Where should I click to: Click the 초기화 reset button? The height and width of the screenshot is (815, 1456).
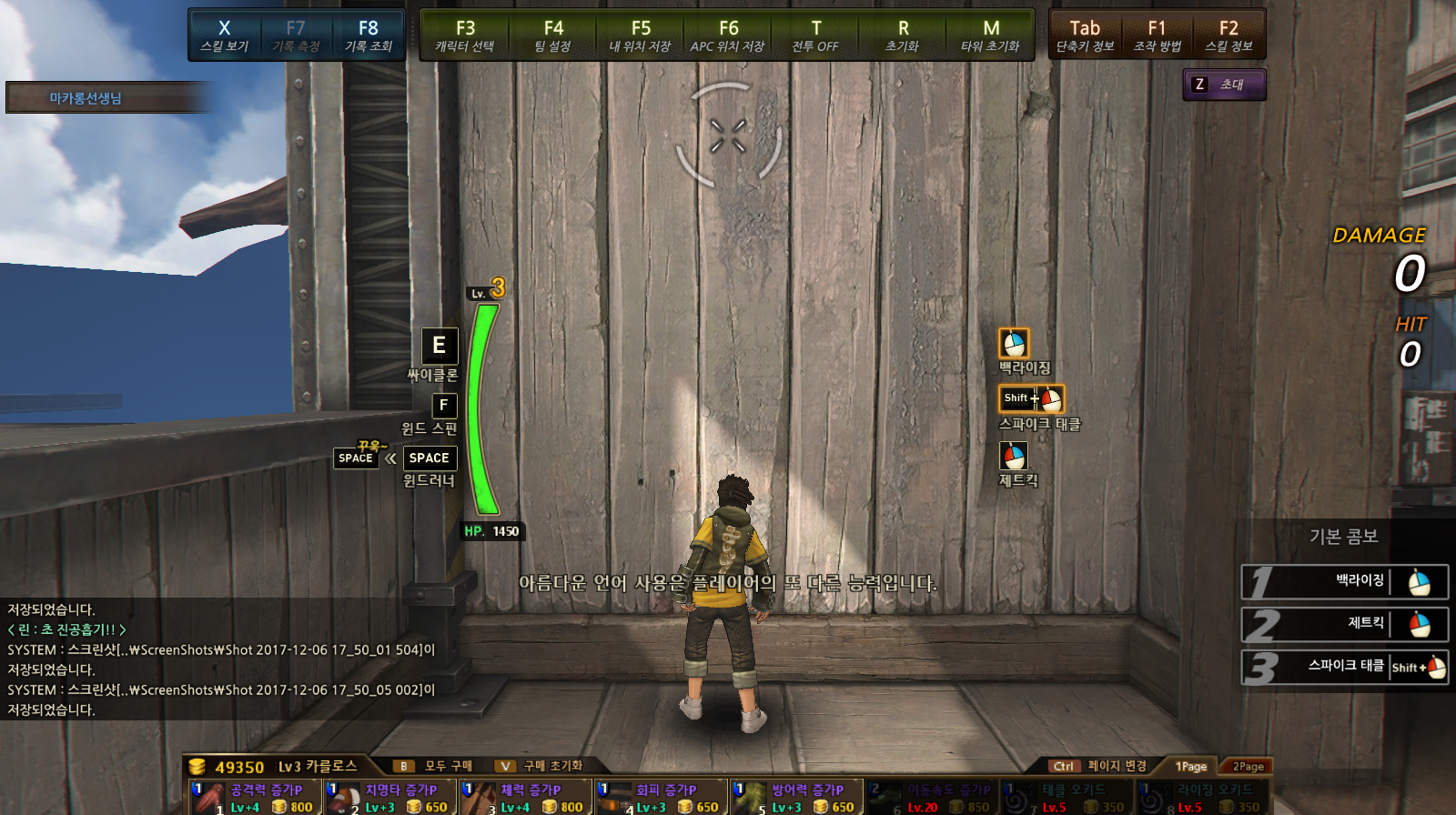[x=903, y=35]
